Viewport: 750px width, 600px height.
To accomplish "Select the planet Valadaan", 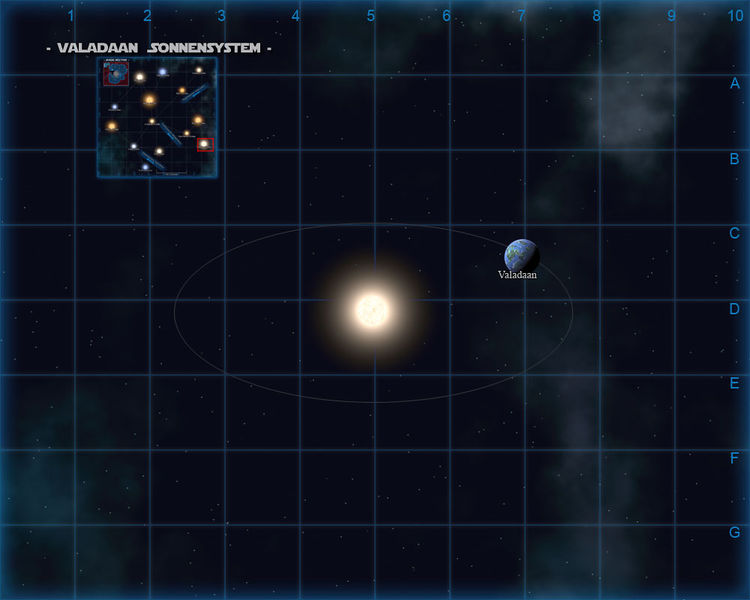I will click(521, 255).
